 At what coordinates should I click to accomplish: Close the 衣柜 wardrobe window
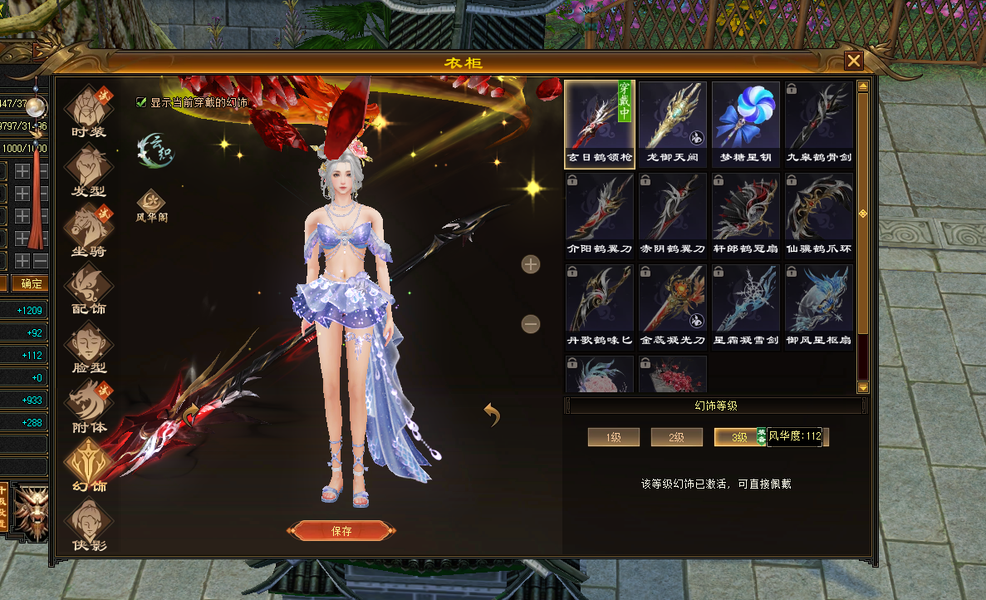point(853,61)
